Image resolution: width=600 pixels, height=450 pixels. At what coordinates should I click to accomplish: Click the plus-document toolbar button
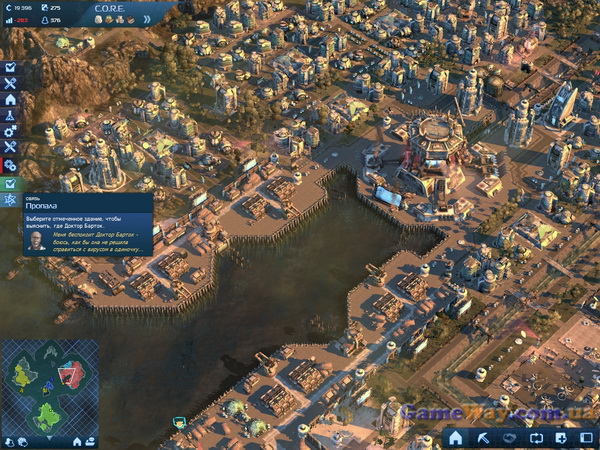[561, 438]
